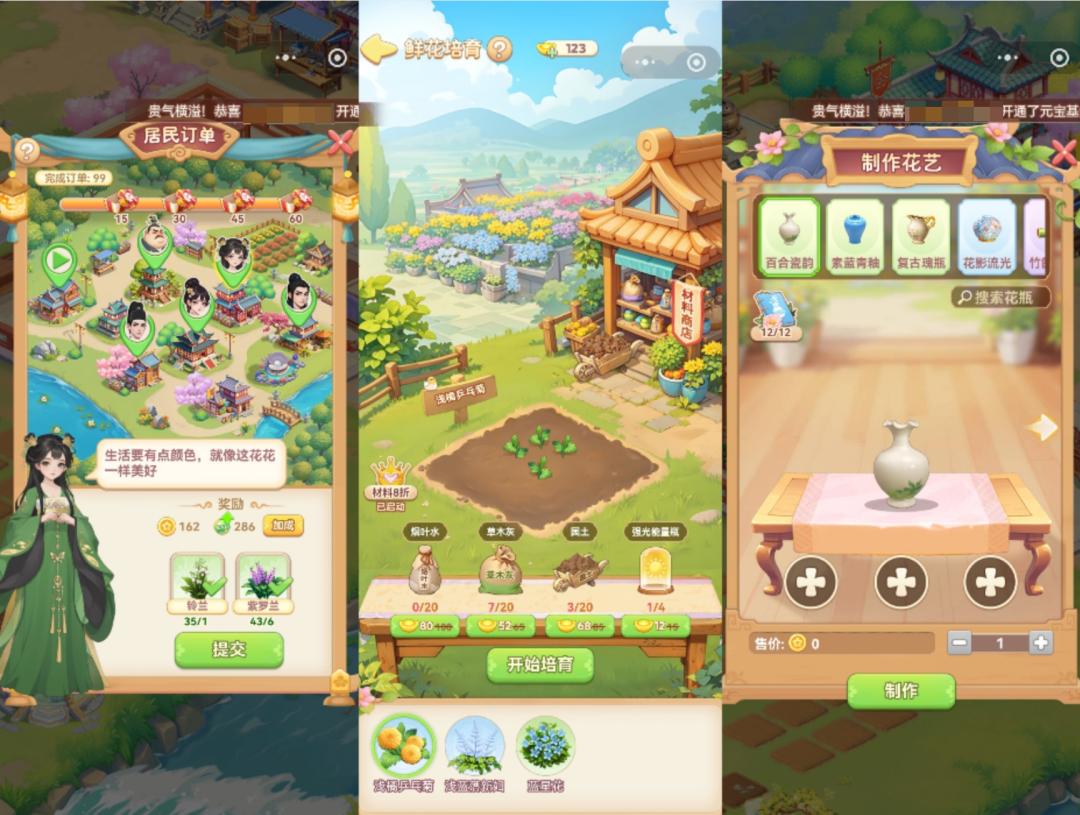Image resolution: width=1080 pixels, height=815 pixels.
Task: Select the 复古瑰瓶 vintage pitcher vase
Action: point(921,237)
